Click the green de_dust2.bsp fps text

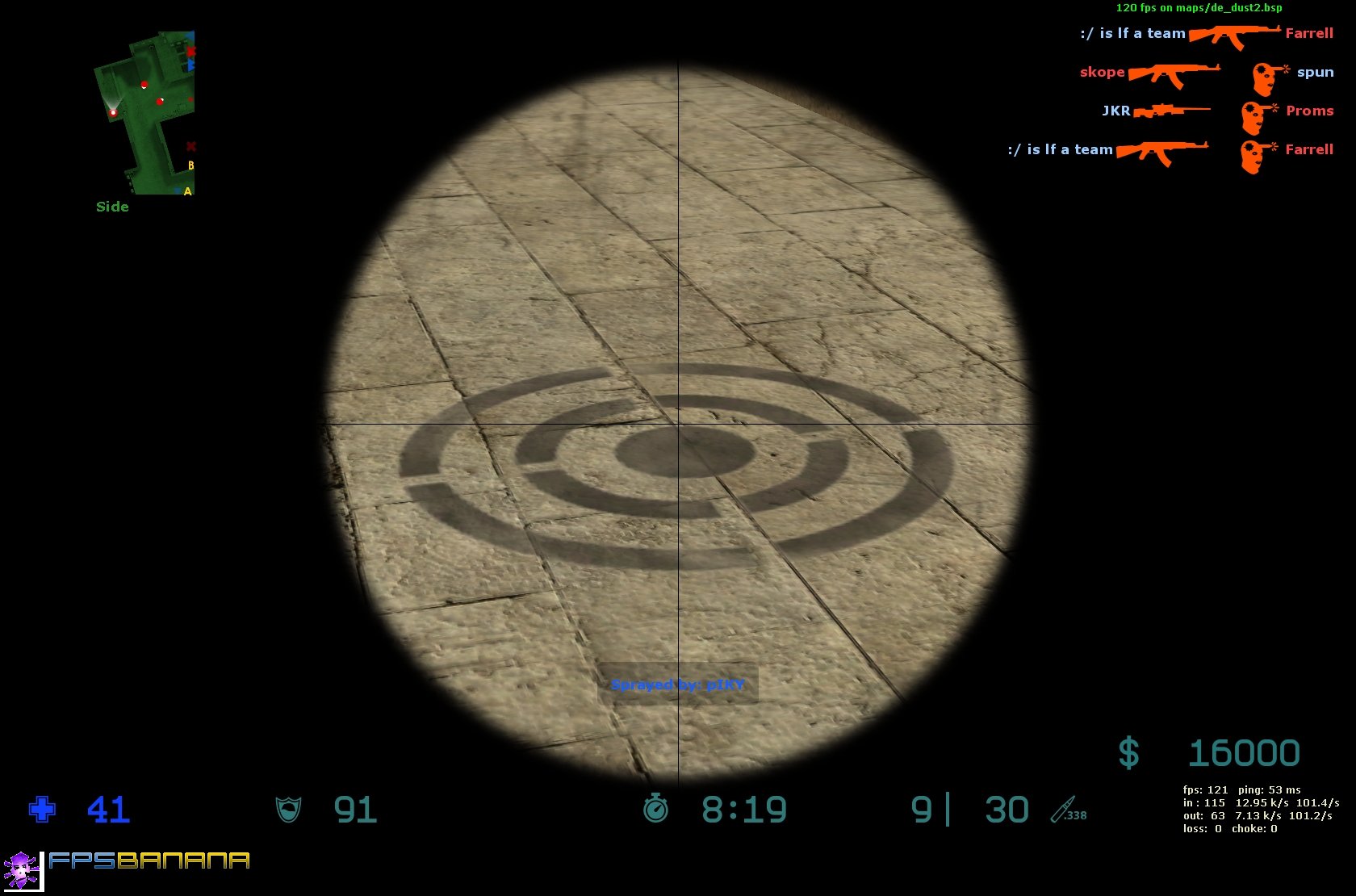[x=1199, y=10]
